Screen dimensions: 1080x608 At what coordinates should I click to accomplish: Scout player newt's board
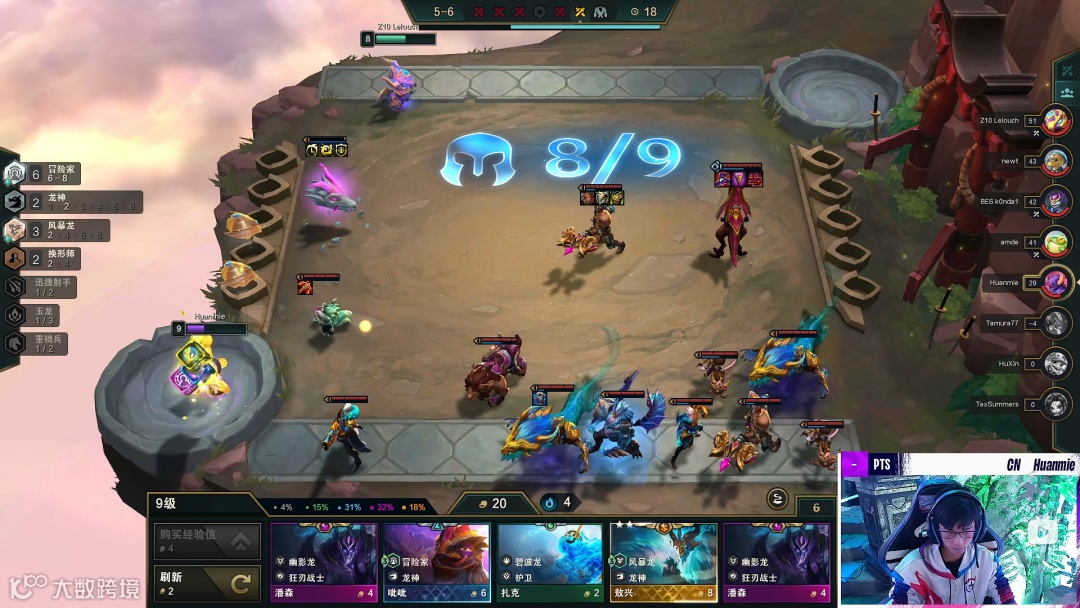(x=1056, y=161)
